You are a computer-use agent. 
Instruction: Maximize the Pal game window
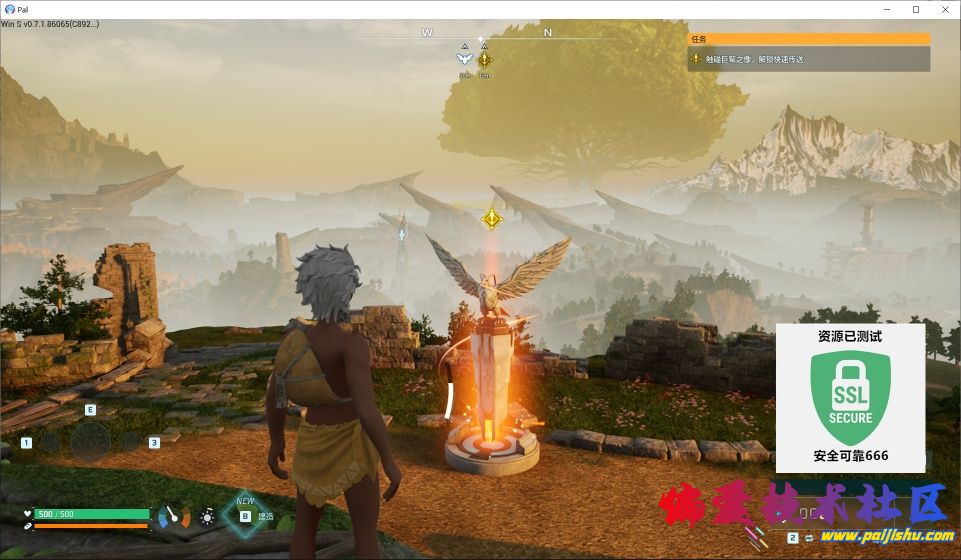click(x=916, y=9)
